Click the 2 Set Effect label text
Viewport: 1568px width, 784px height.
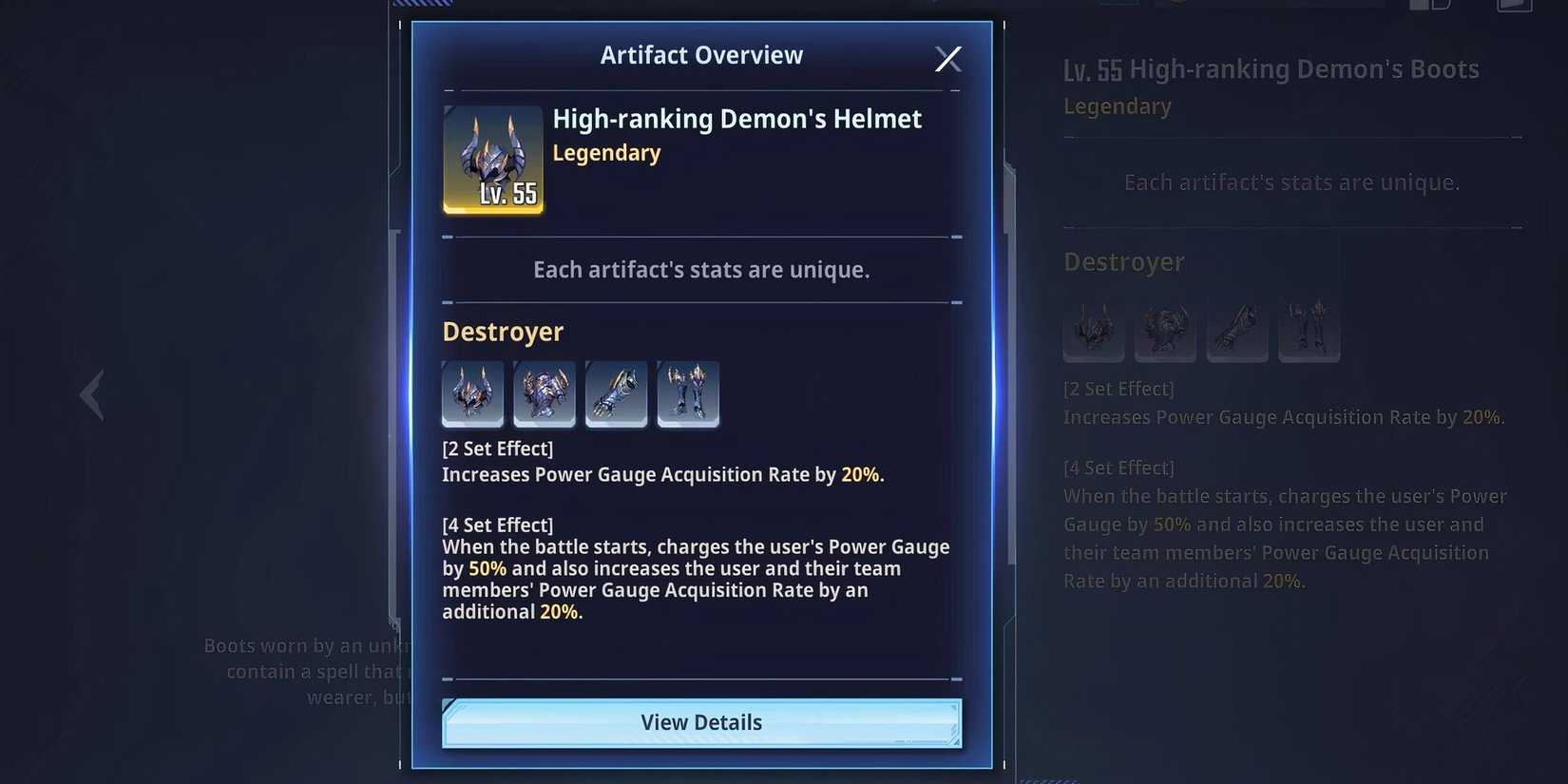[x=498, y=448]
